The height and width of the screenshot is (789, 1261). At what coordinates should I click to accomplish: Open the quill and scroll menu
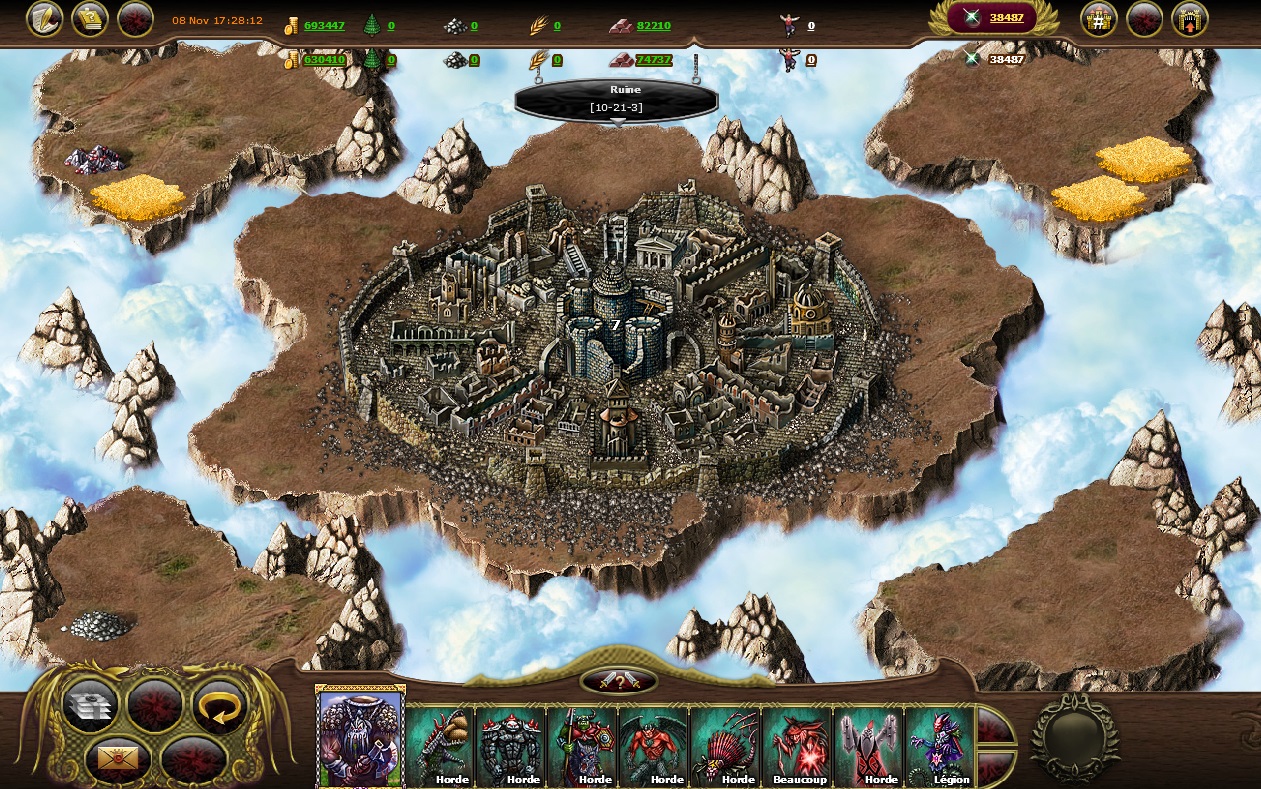tap(44, 19)
